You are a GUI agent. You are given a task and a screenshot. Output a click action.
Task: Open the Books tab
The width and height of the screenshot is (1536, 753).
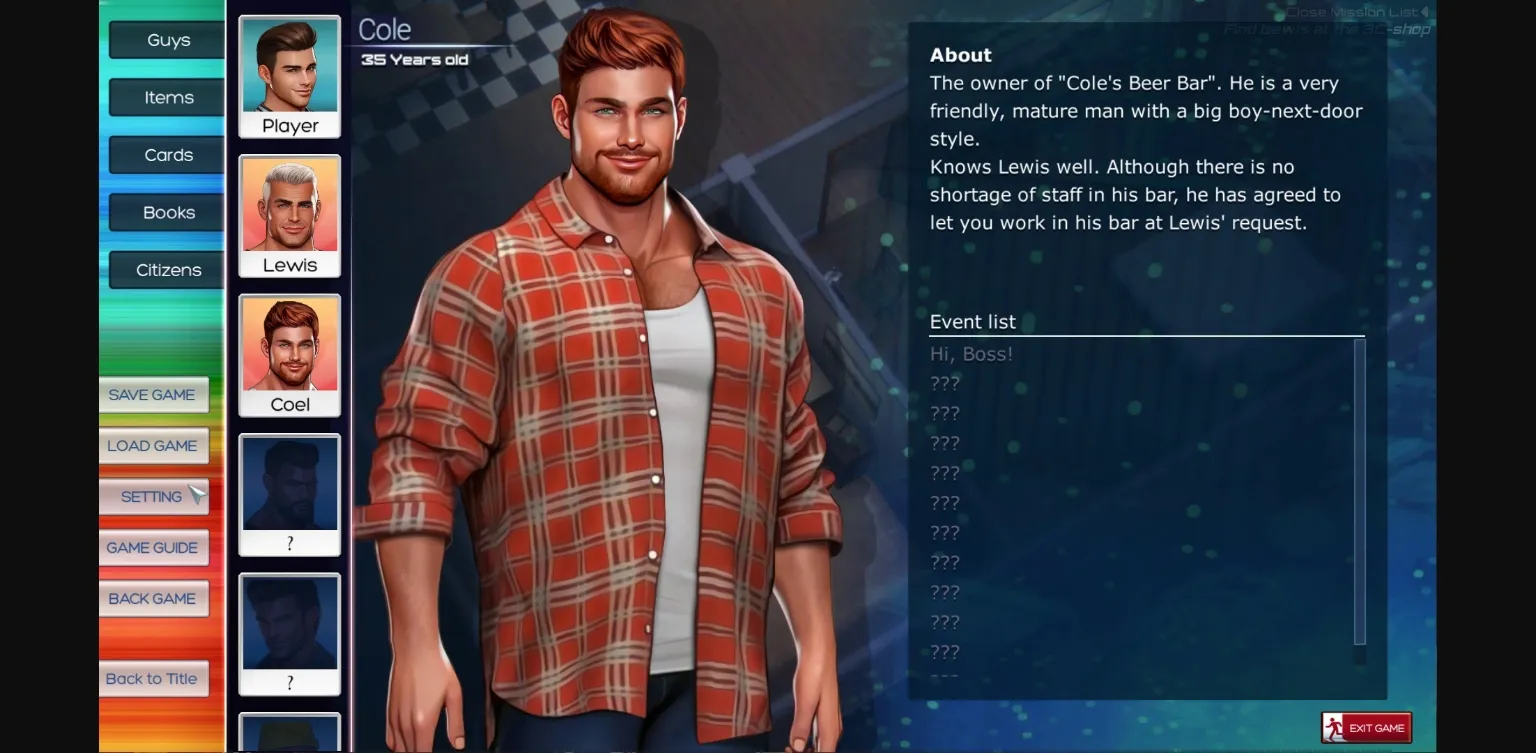point(167,212)
